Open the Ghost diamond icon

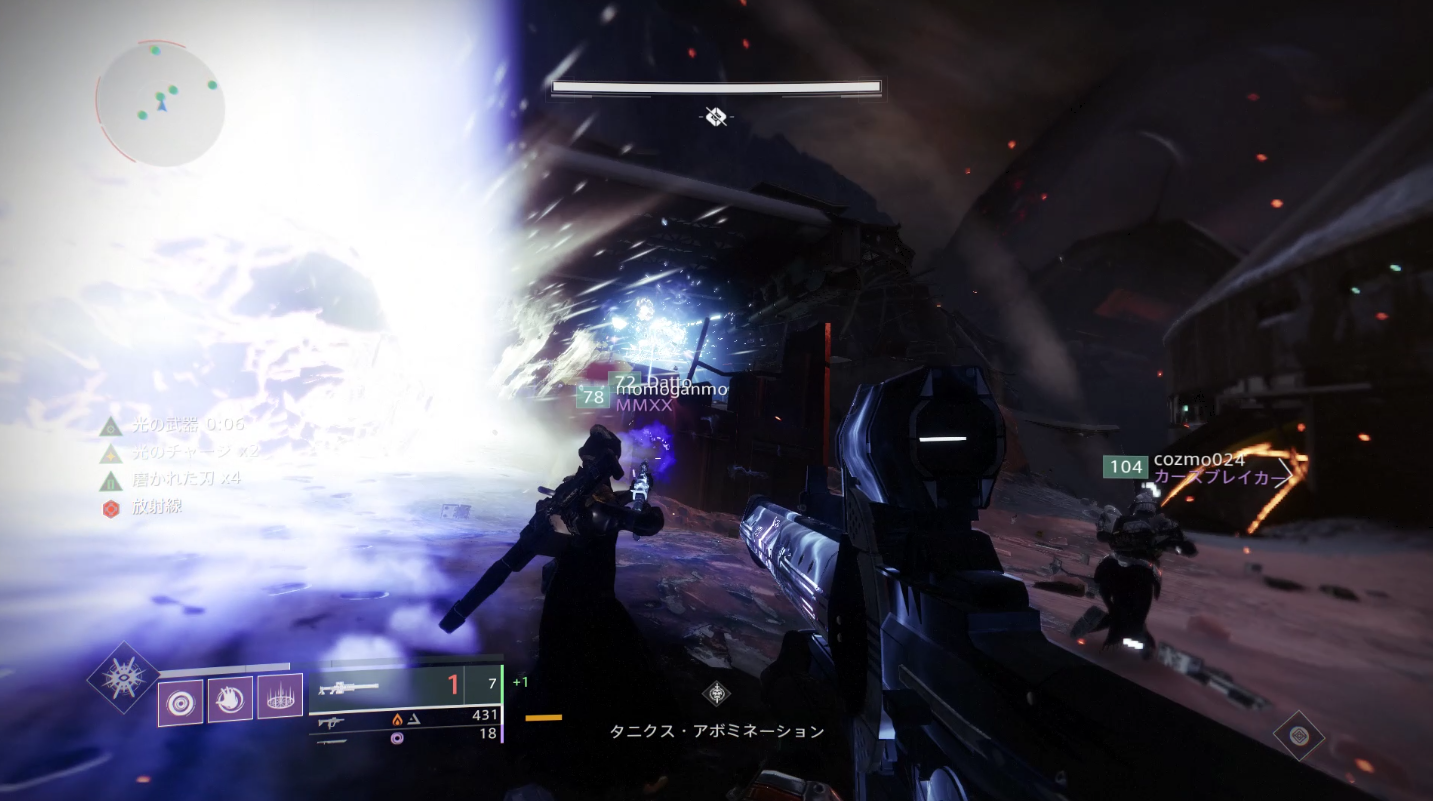1298,736
